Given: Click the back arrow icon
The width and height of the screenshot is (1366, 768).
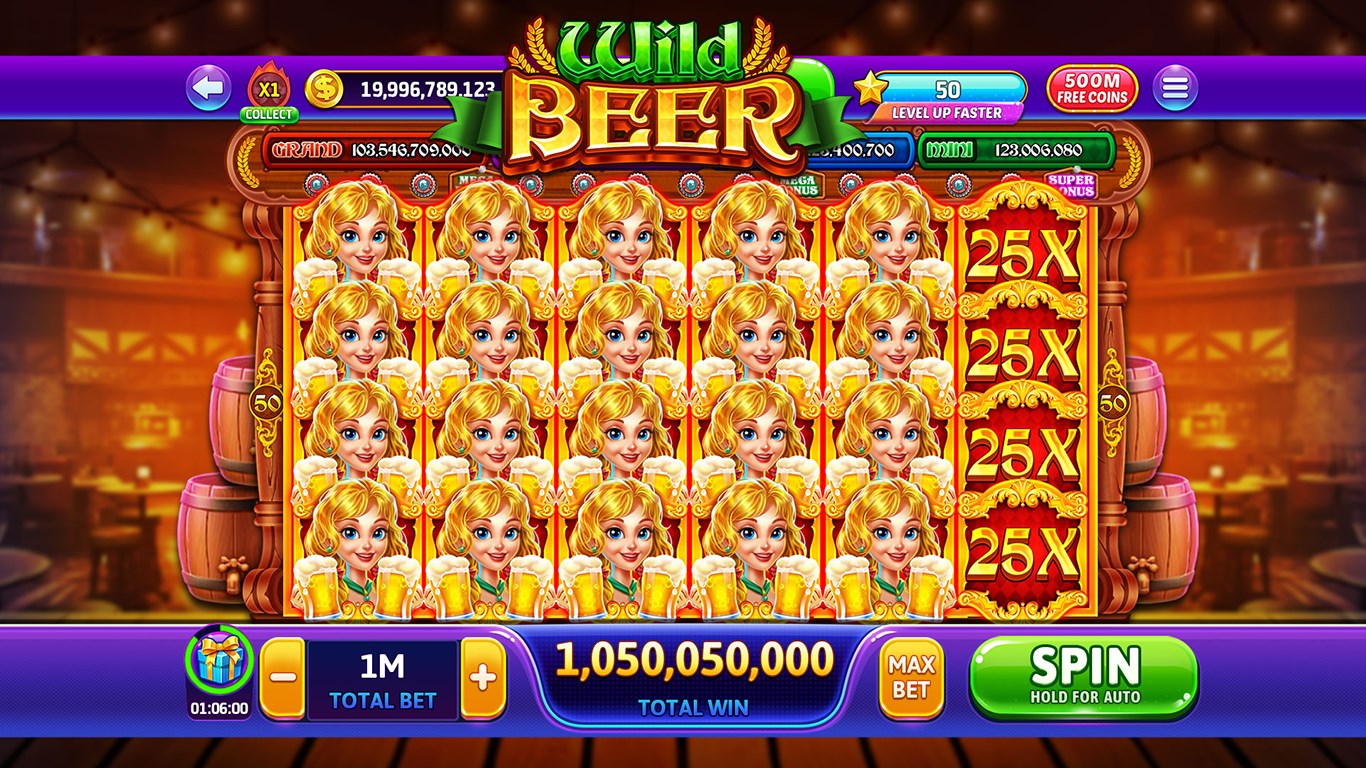Looking at the screenshot, I should click(x=207, y=88).
